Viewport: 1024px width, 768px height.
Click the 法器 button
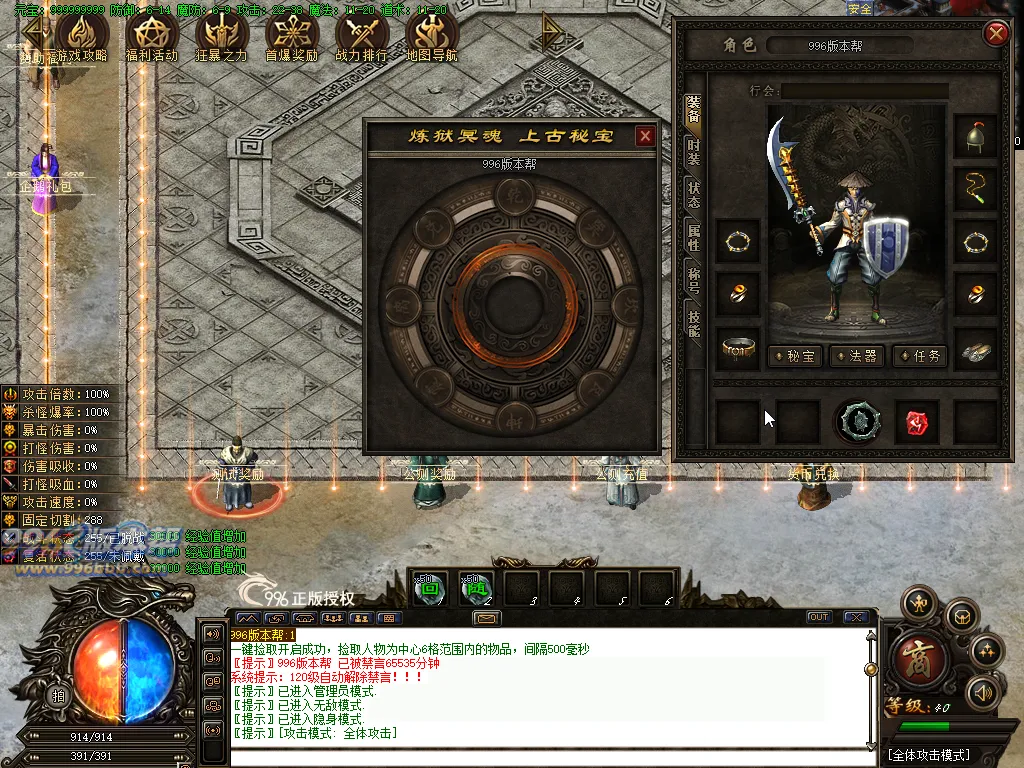tap(858, 356)
